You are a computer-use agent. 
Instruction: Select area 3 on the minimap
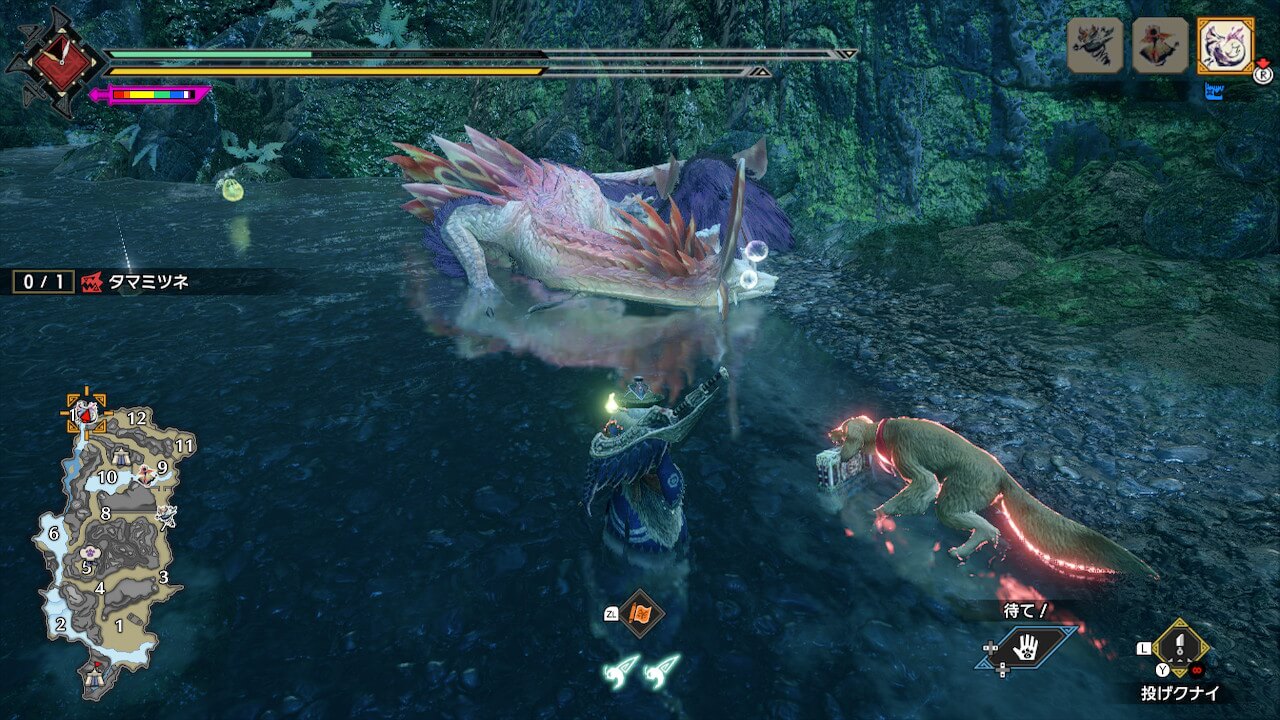tap(163, 577)
